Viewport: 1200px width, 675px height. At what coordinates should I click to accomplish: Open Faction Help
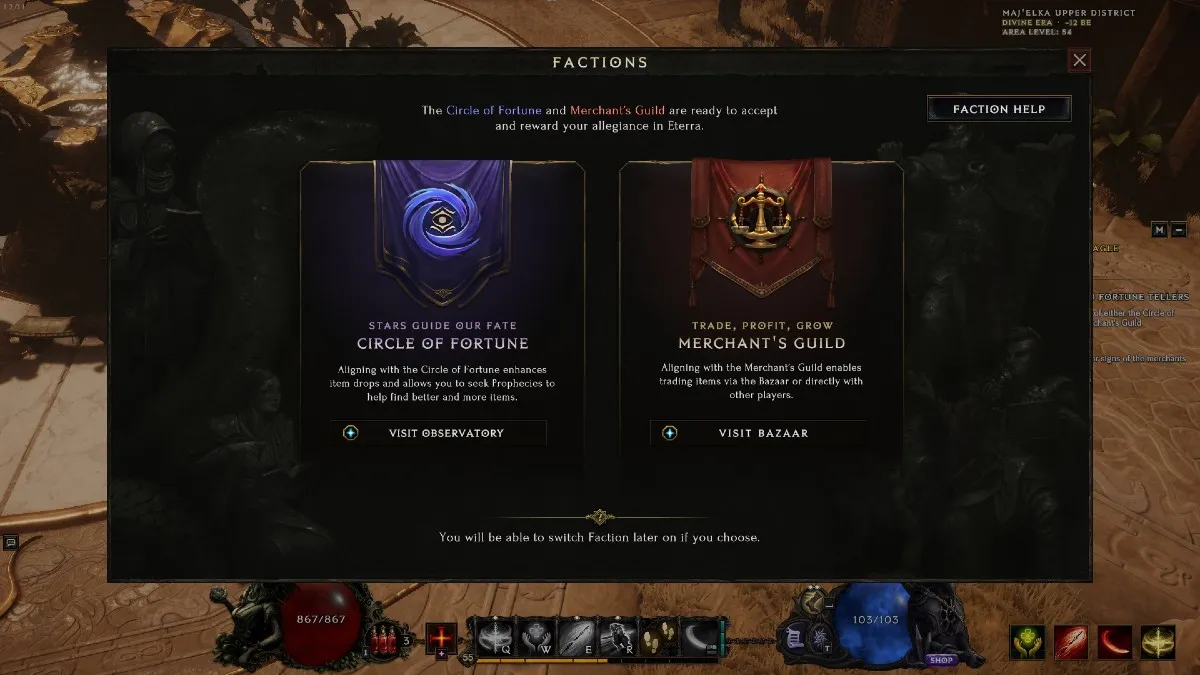pyautogui.click(x=999, y=109)
